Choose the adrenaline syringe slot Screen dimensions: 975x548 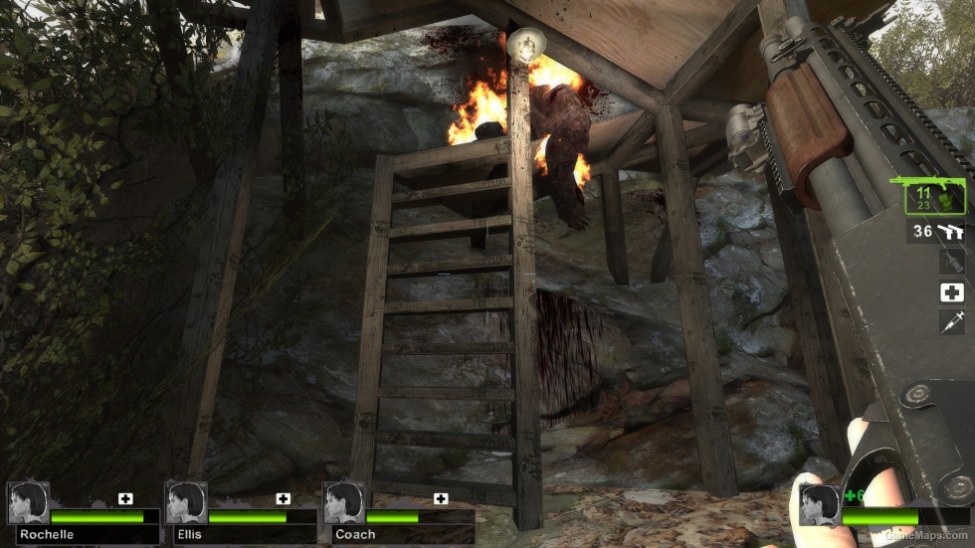click(x=952, y=321)
